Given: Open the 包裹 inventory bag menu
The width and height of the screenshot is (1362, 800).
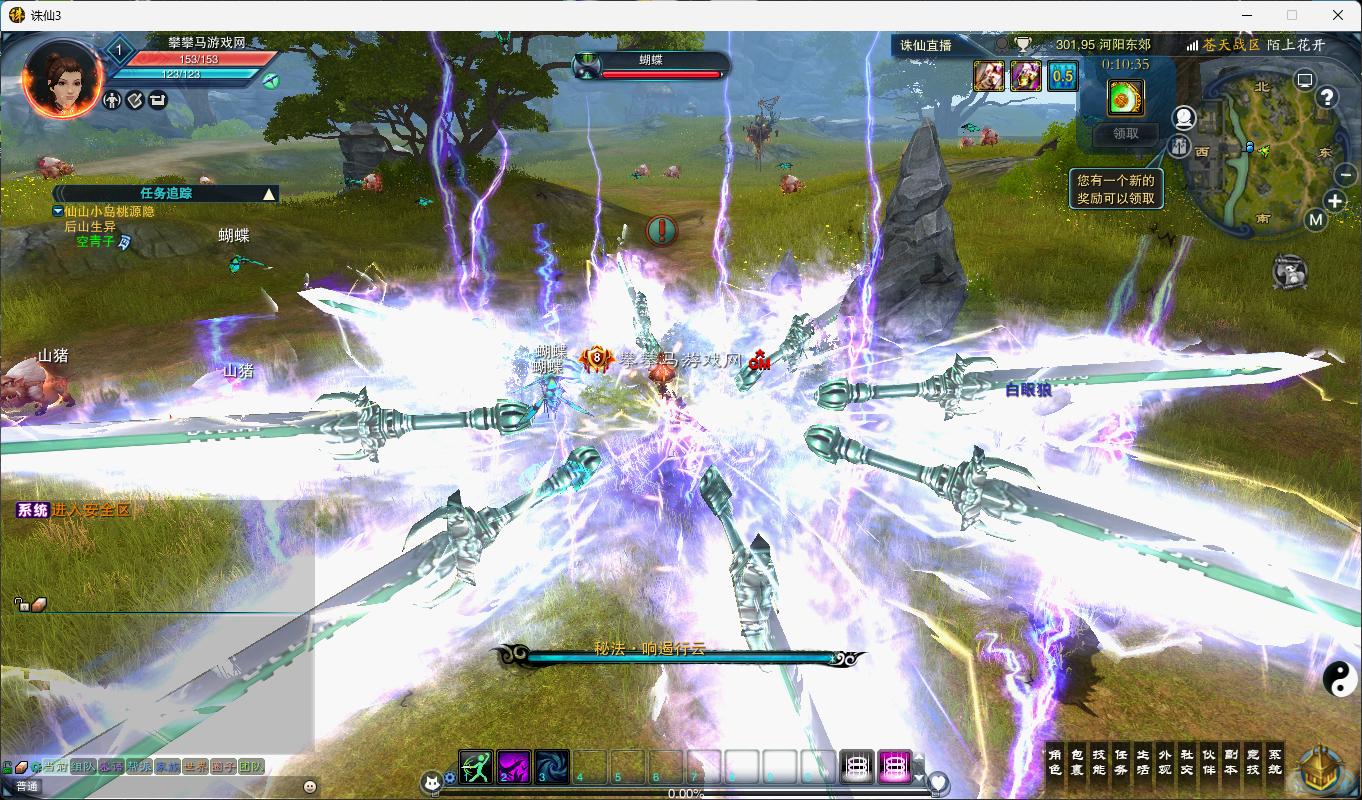Looking at the screenshot, I should click(1077, 761).
